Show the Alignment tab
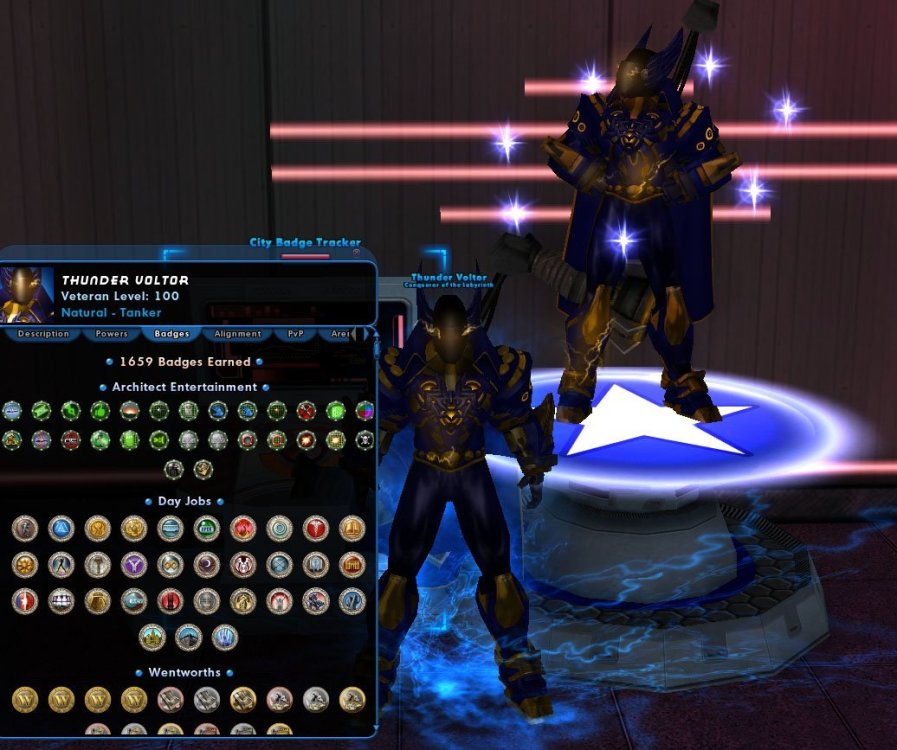 [238, 334]
